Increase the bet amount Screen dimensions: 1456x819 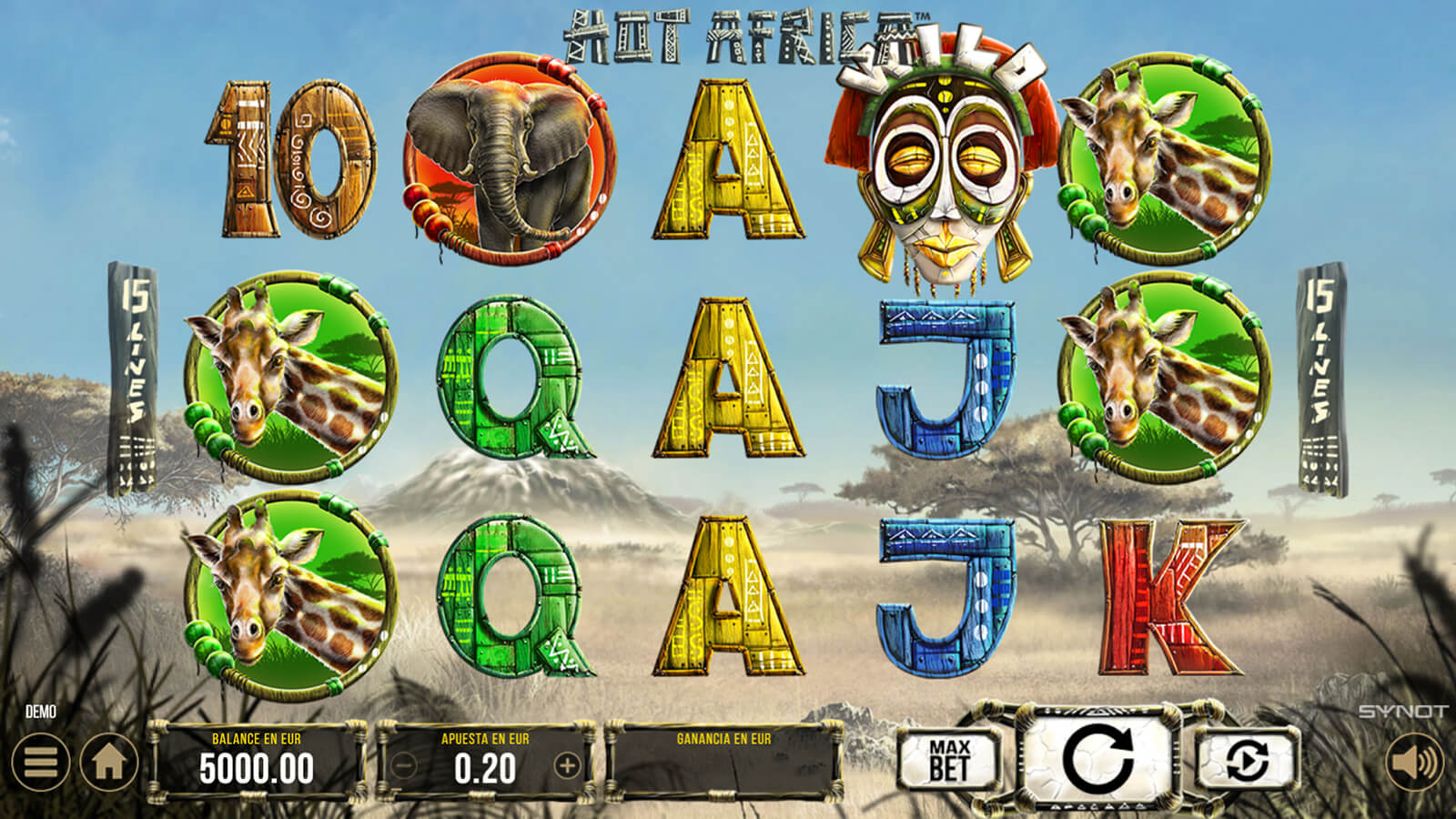tap(567, 766)
